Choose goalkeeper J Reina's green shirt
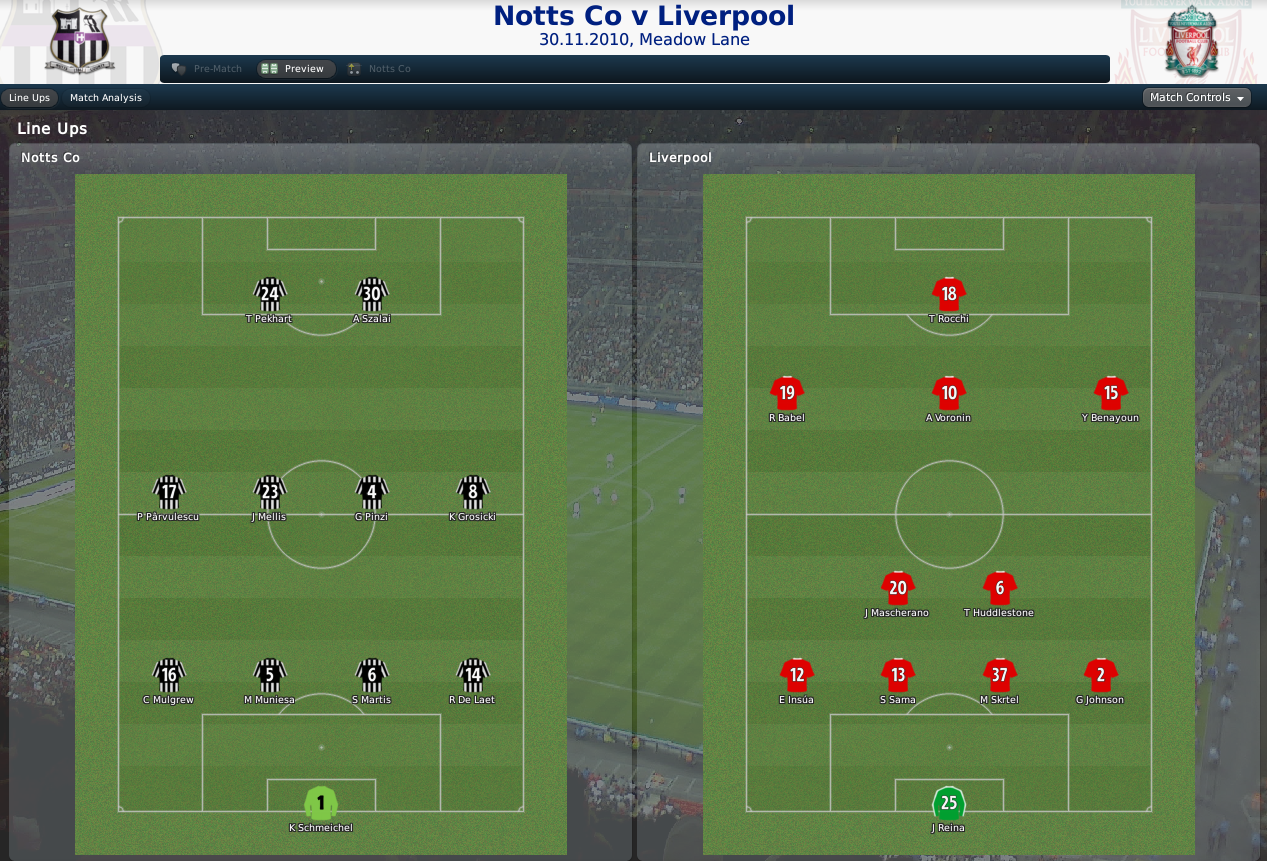Screen dimensions: 1267x861 pos(949,803)
